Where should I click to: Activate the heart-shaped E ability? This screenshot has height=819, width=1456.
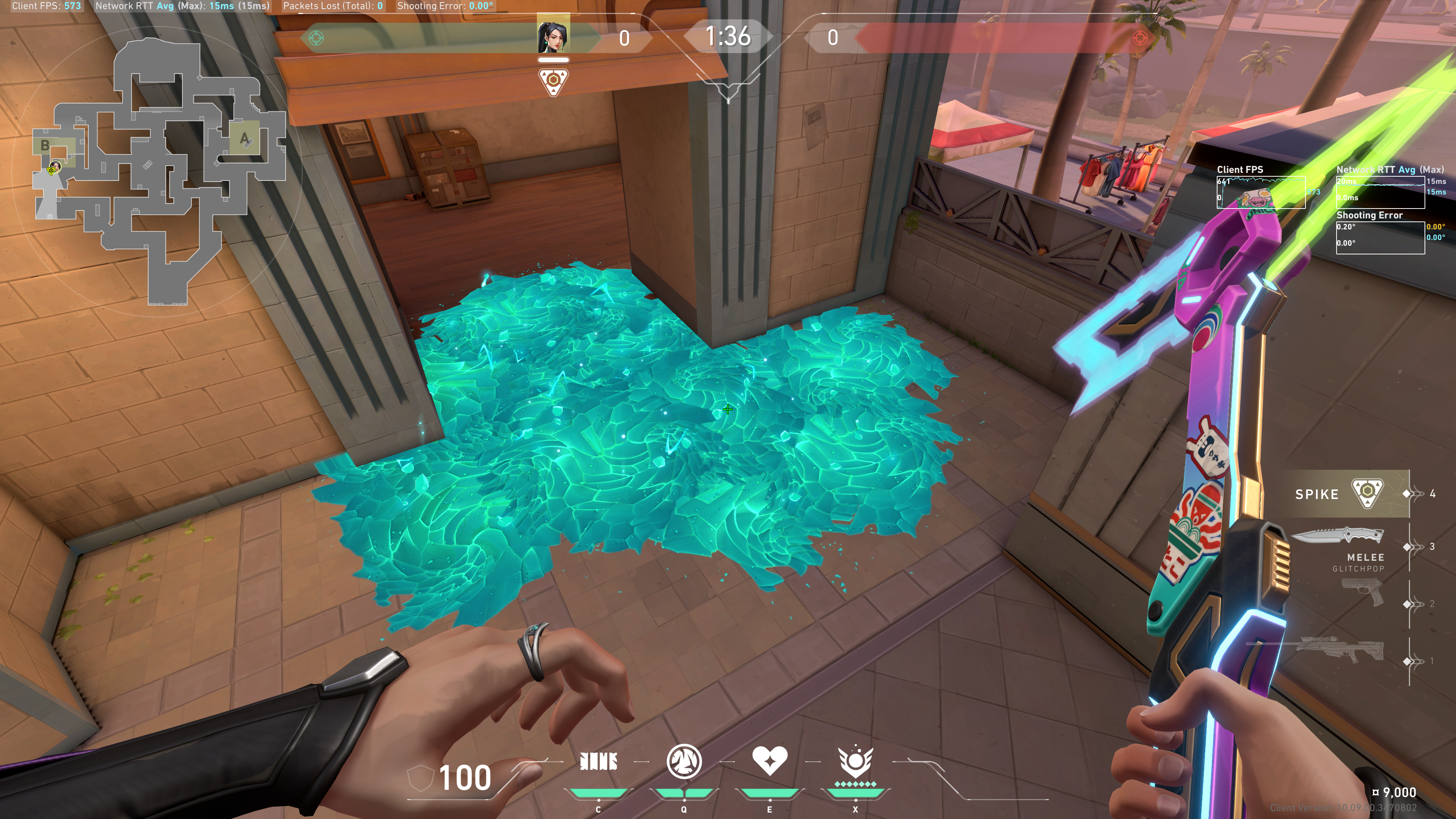coord(769,760)
